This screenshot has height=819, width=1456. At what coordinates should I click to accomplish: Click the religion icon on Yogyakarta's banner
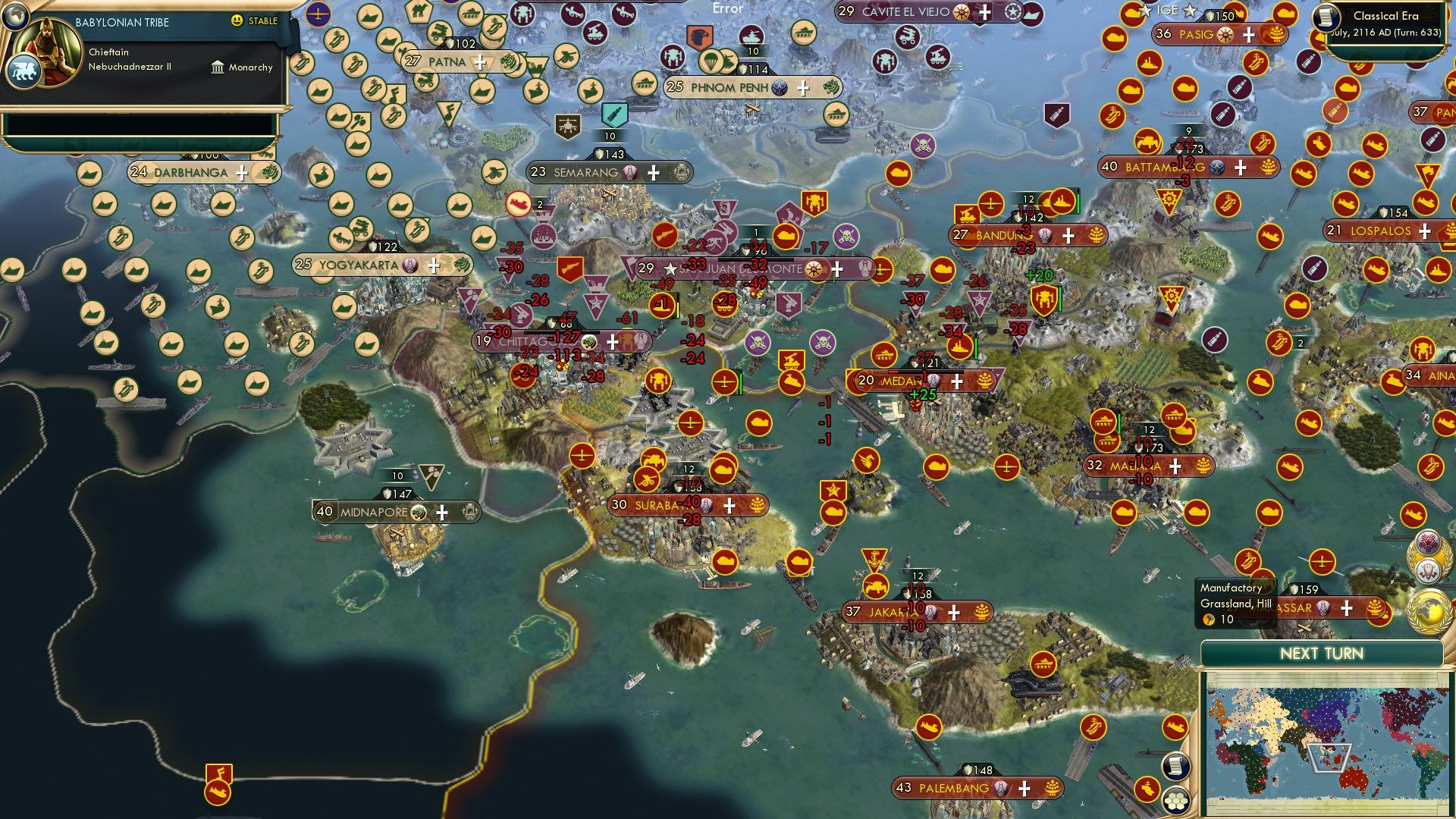(x=409, y=265)
